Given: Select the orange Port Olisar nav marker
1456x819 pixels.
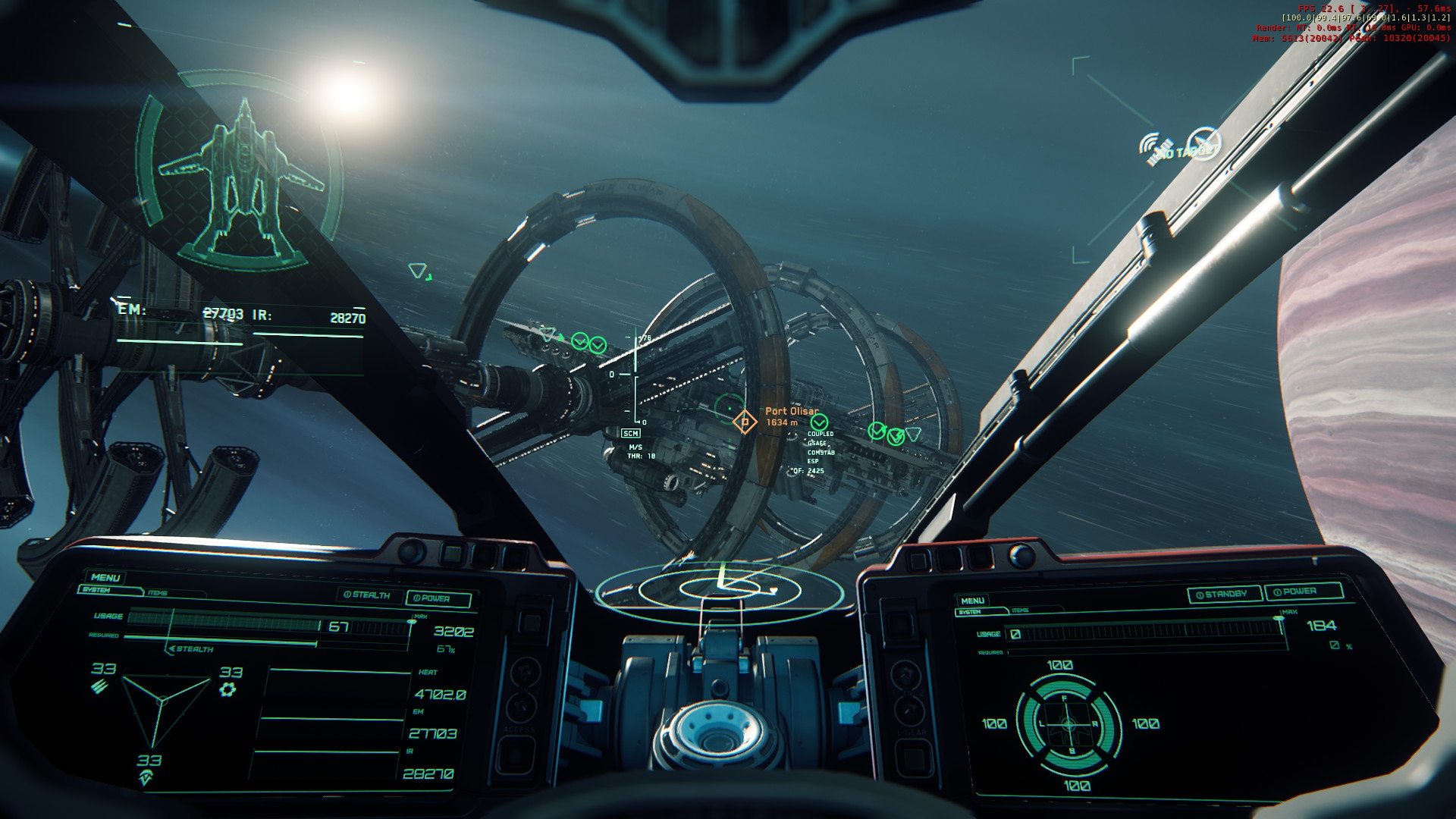Looking at the screenshot, I should 745,422.
